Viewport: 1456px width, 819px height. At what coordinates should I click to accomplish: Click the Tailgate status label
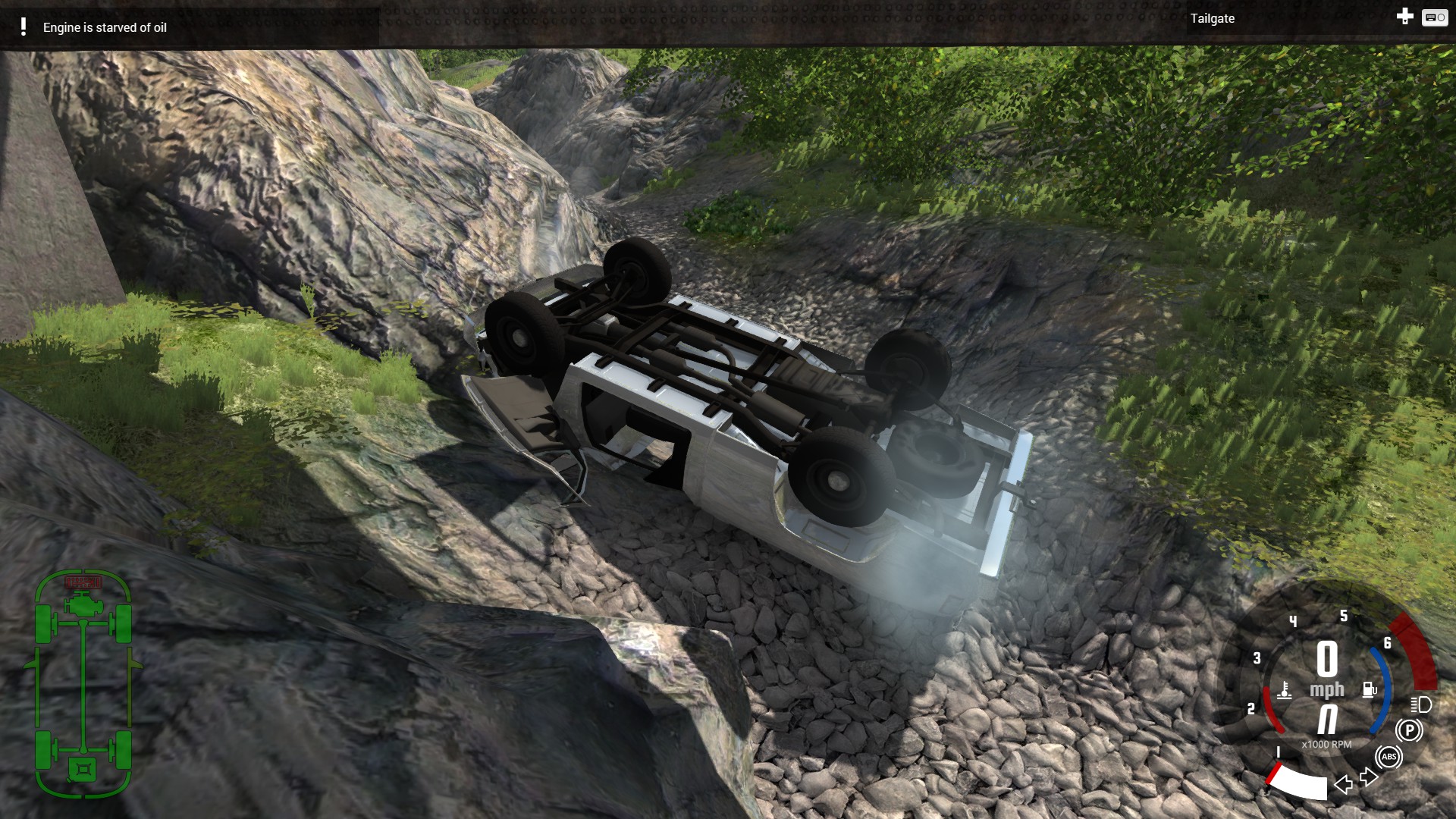tap(1212, 19)
